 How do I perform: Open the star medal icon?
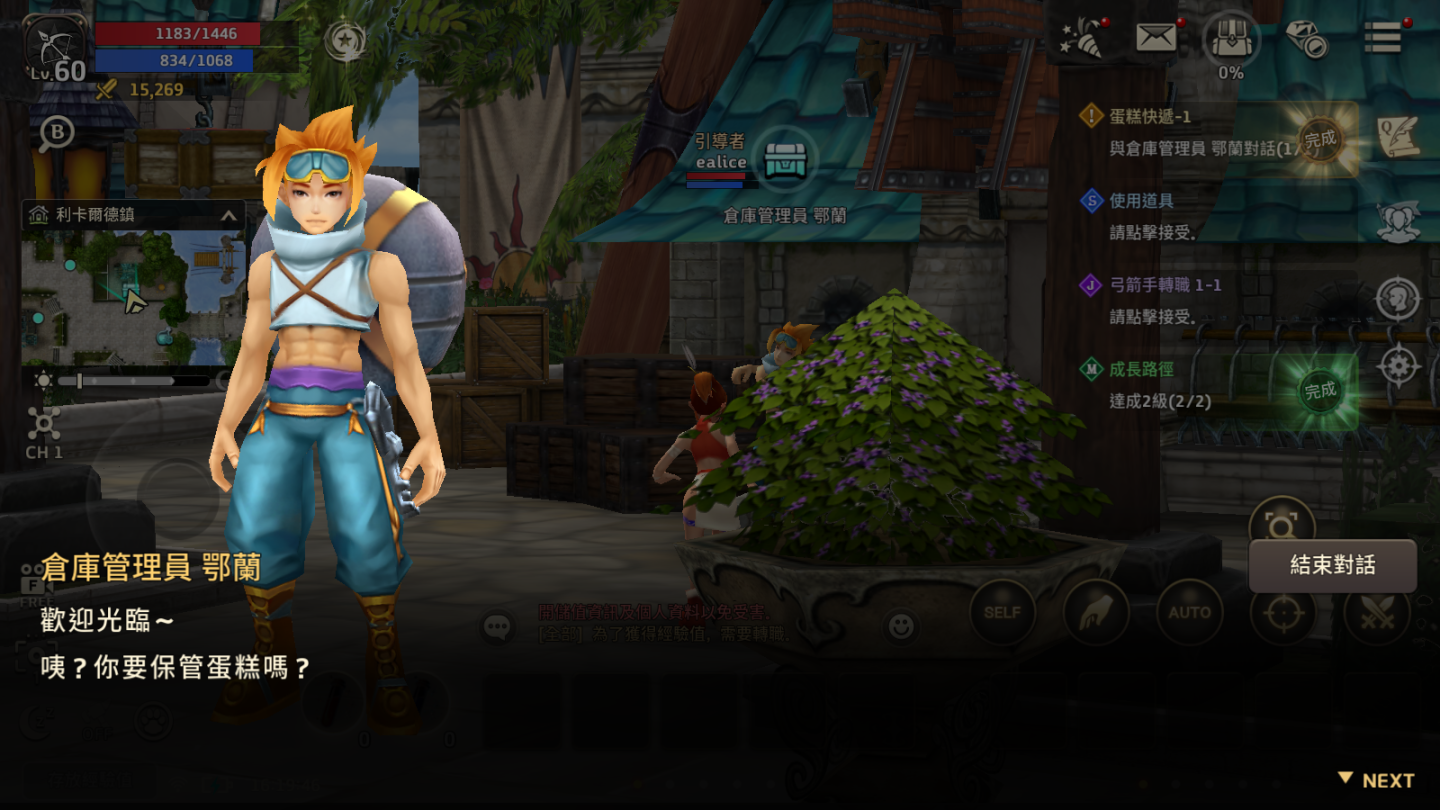coord(345,42)
